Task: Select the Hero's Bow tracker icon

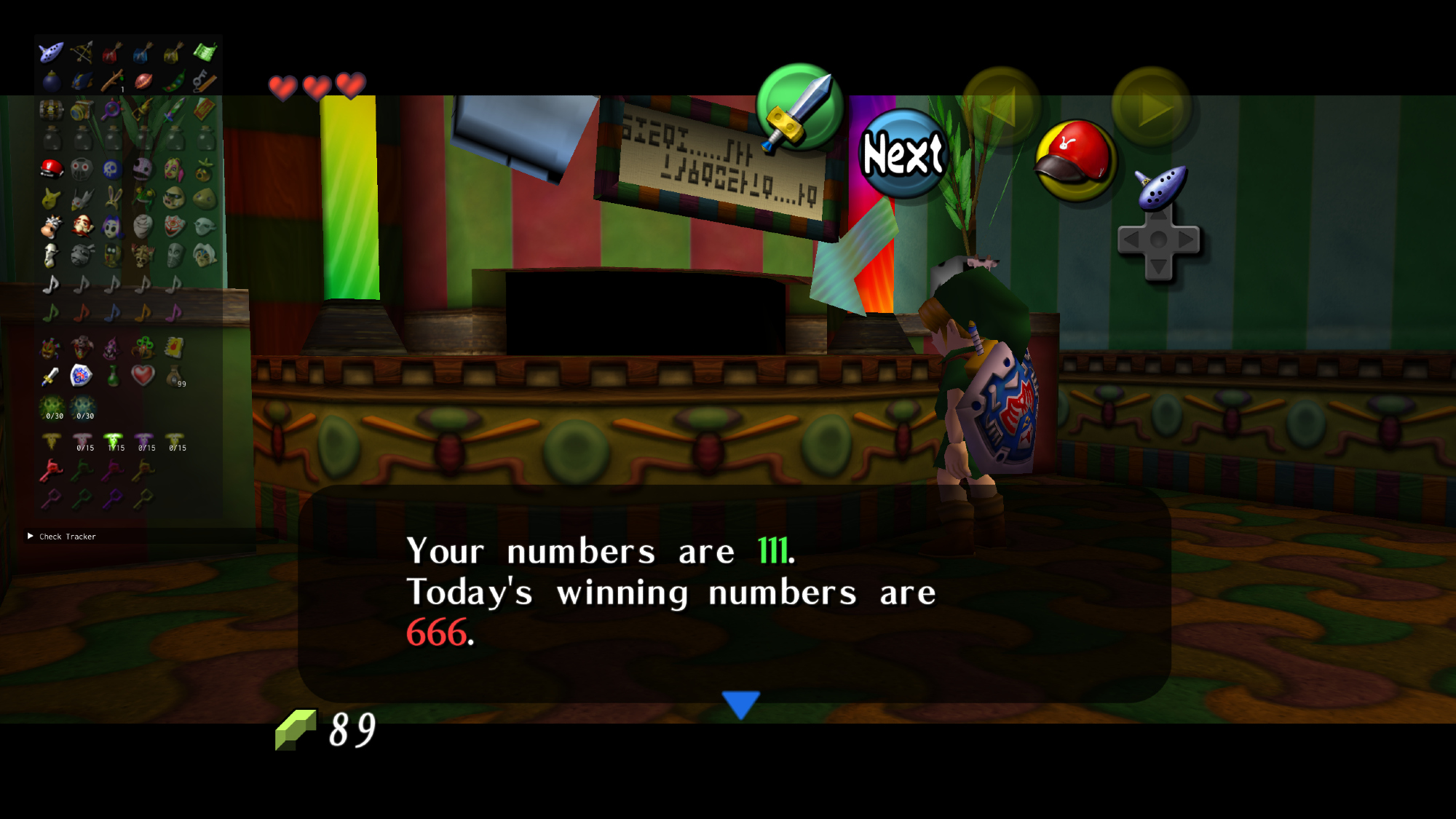Action: pos(82,52)
